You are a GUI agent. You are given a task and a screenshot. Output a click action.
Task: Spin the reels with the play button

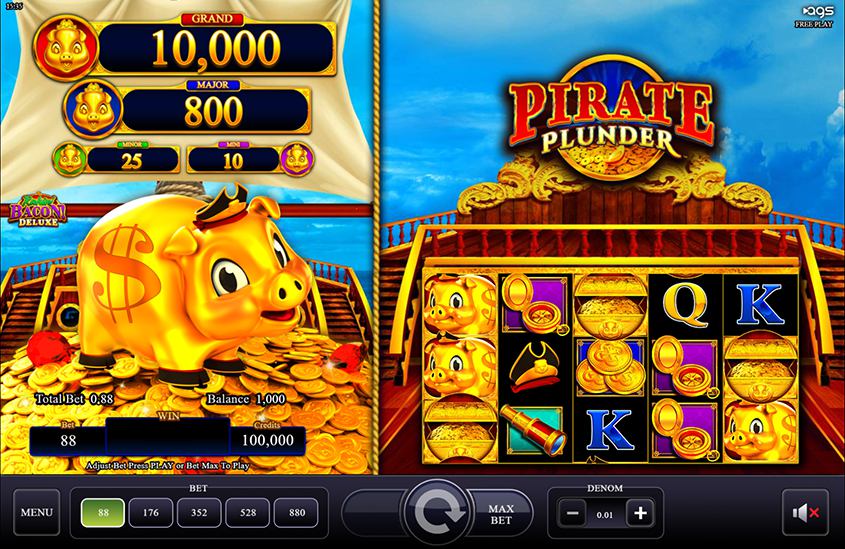click(436, 513)
